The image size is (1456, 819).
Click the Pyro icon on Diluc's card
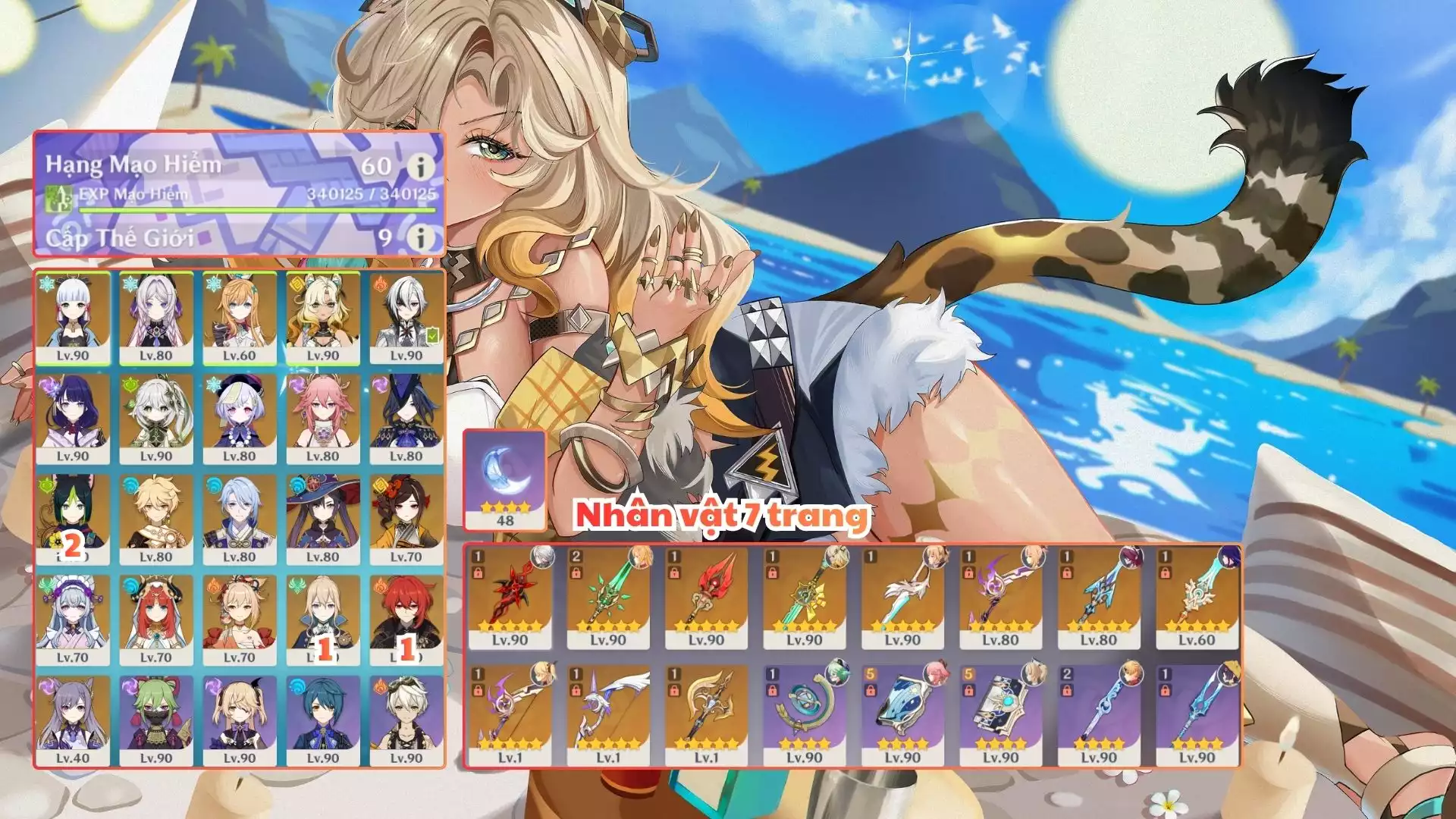[380, 586]
